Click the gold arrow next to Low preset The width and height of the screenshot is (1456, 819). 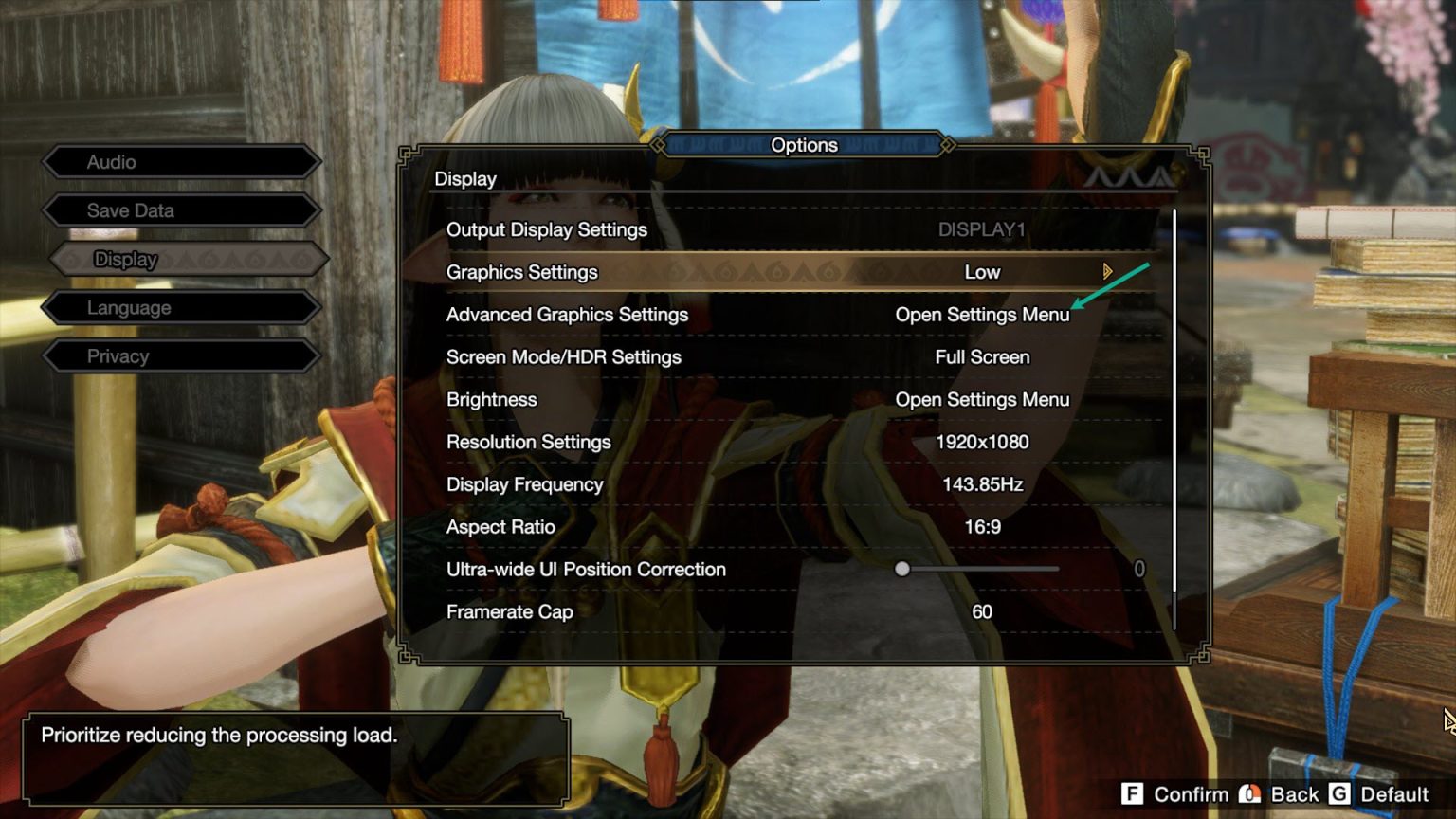click(x=1106, y=272)
